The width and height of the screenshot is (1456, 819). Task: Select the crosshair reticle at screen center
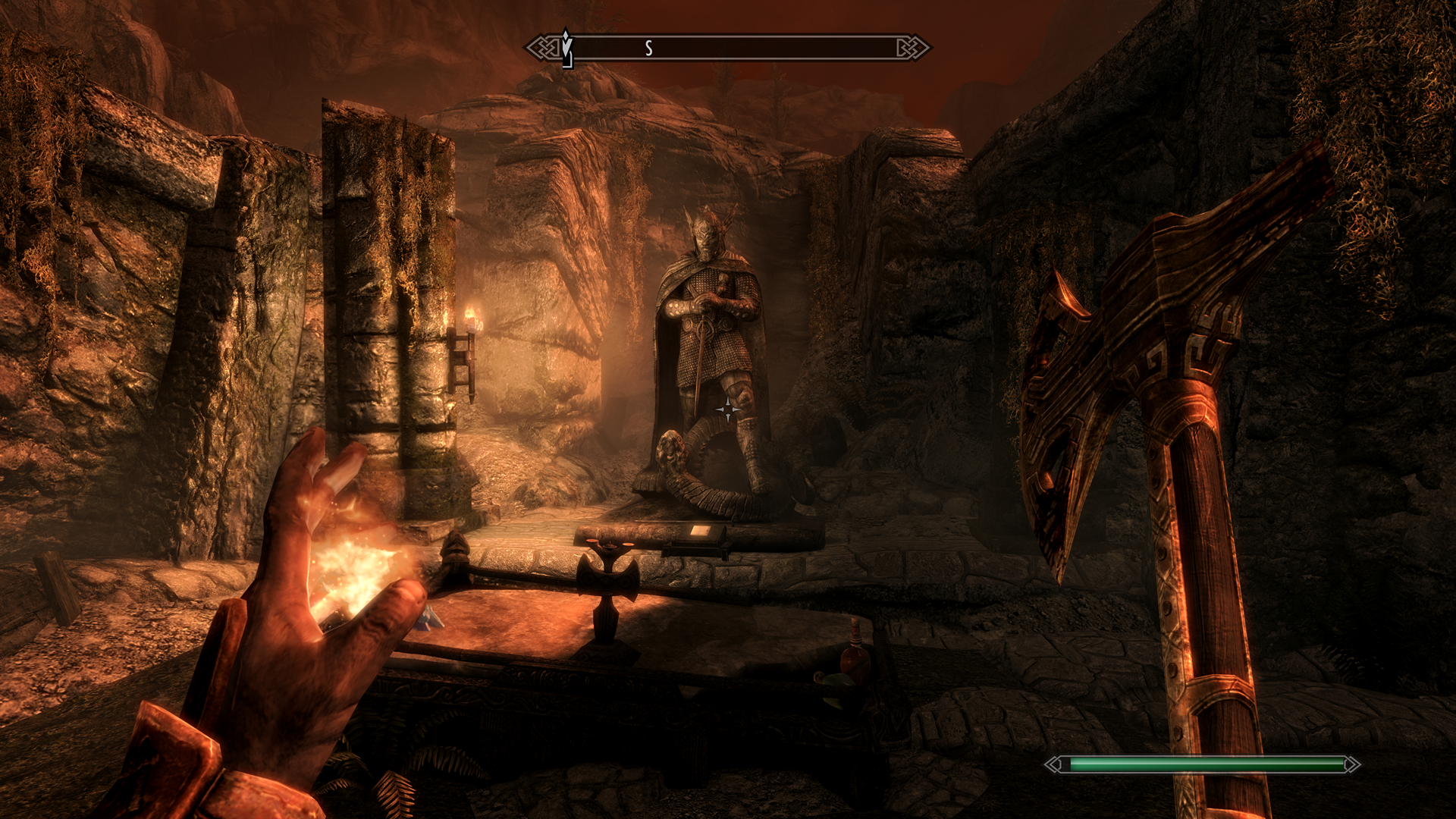coord(728,409)
